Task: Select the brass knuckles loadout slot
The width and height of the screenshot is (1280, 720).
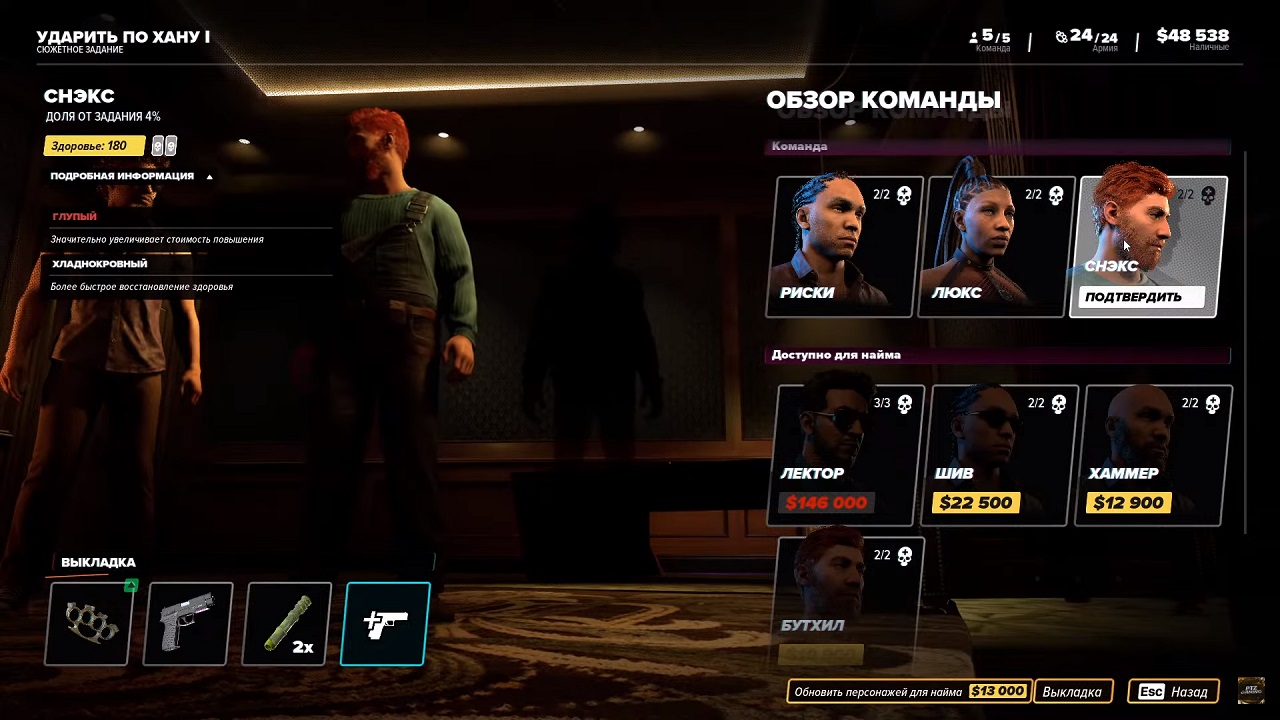Action: coord(89,623)
